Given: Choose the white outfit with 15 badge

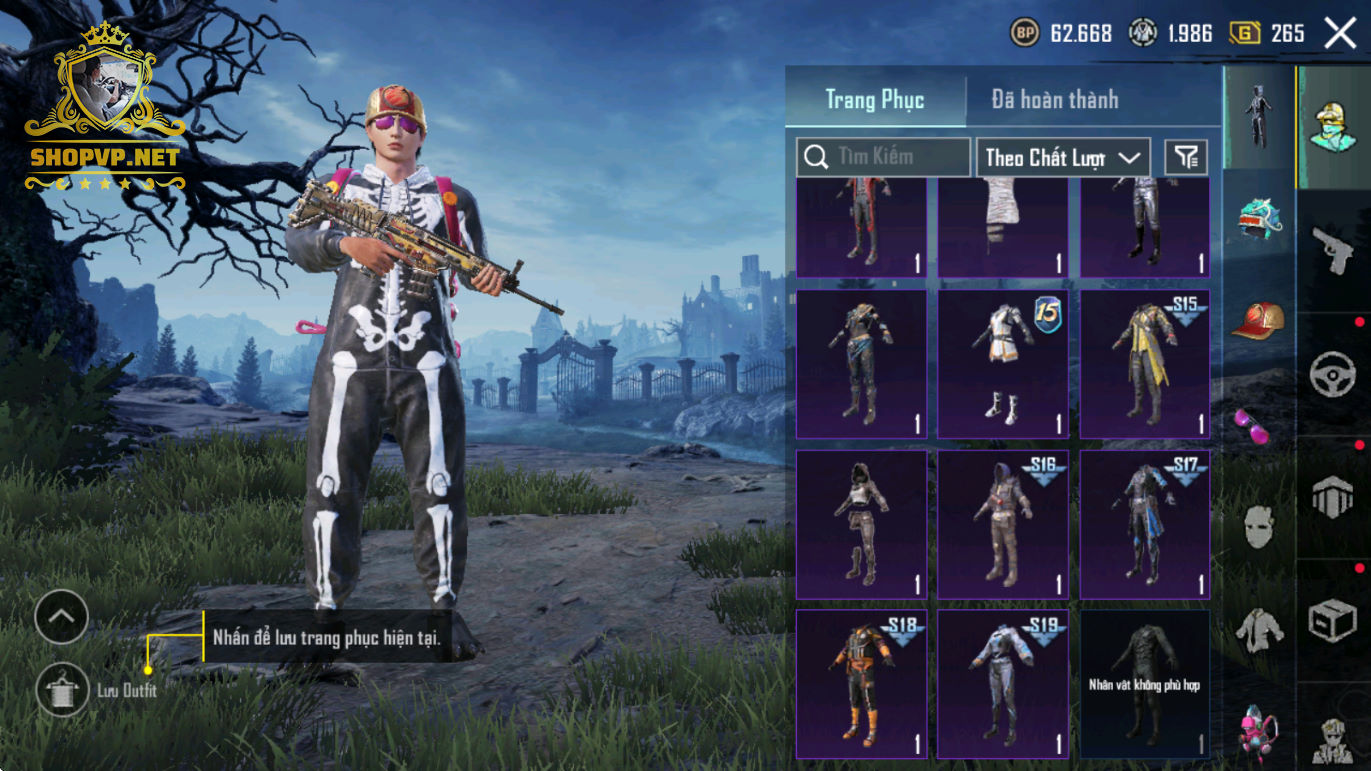Looking at the screenshot, I should 1002,364.
